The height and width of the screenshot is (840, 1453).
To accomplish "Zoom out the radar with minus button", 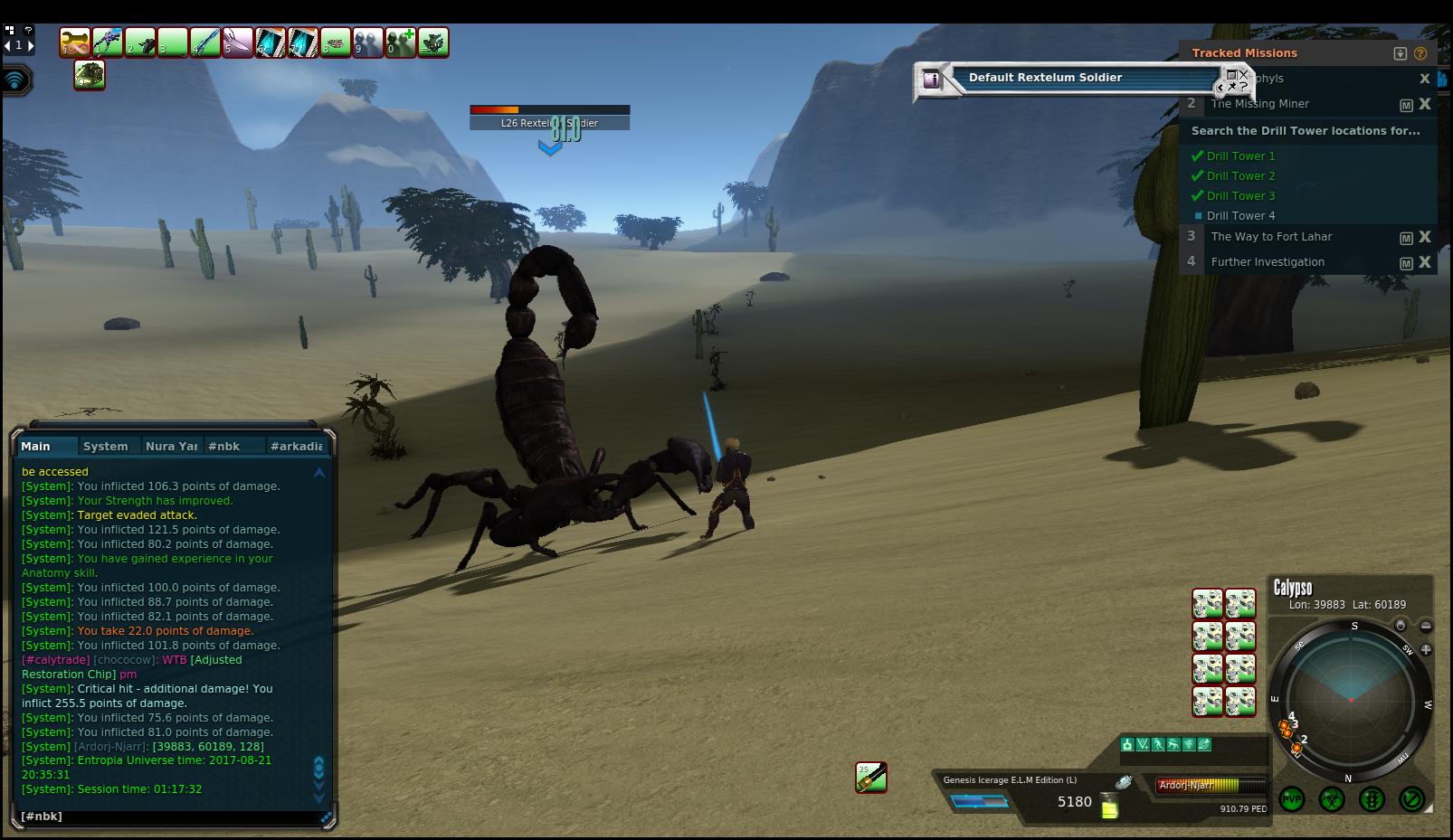I will (x=1426, y=626).
